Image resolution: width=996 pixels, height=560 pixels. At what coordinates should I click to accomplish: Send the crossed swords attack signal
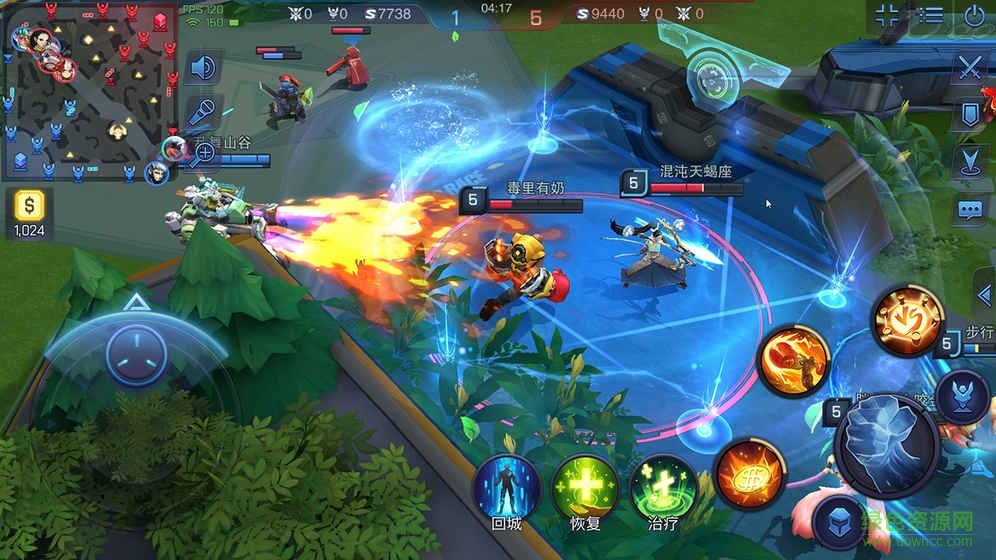(x=970, y=68)
